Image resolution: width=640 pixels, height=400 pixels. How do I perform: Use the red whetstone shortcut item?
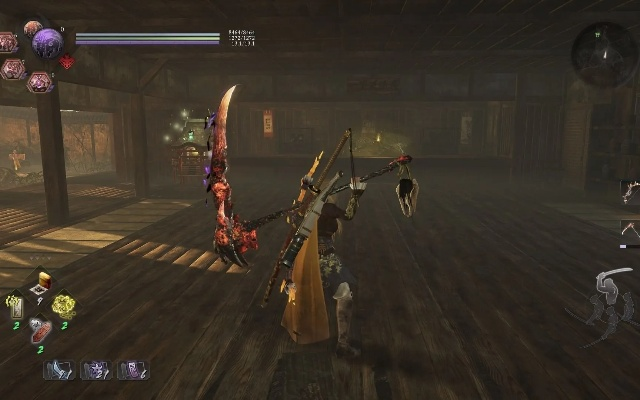[x=40, y=329]
